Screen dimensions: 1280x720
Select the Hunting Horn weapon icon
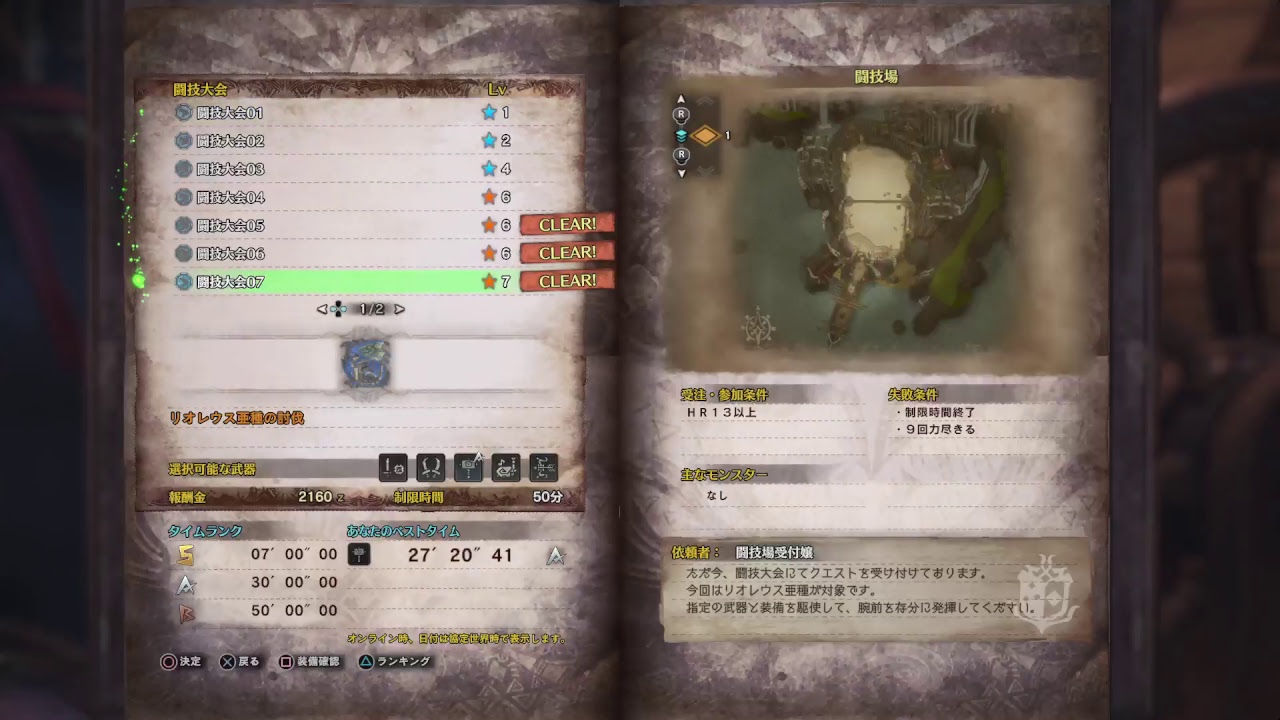pos(506,467)
